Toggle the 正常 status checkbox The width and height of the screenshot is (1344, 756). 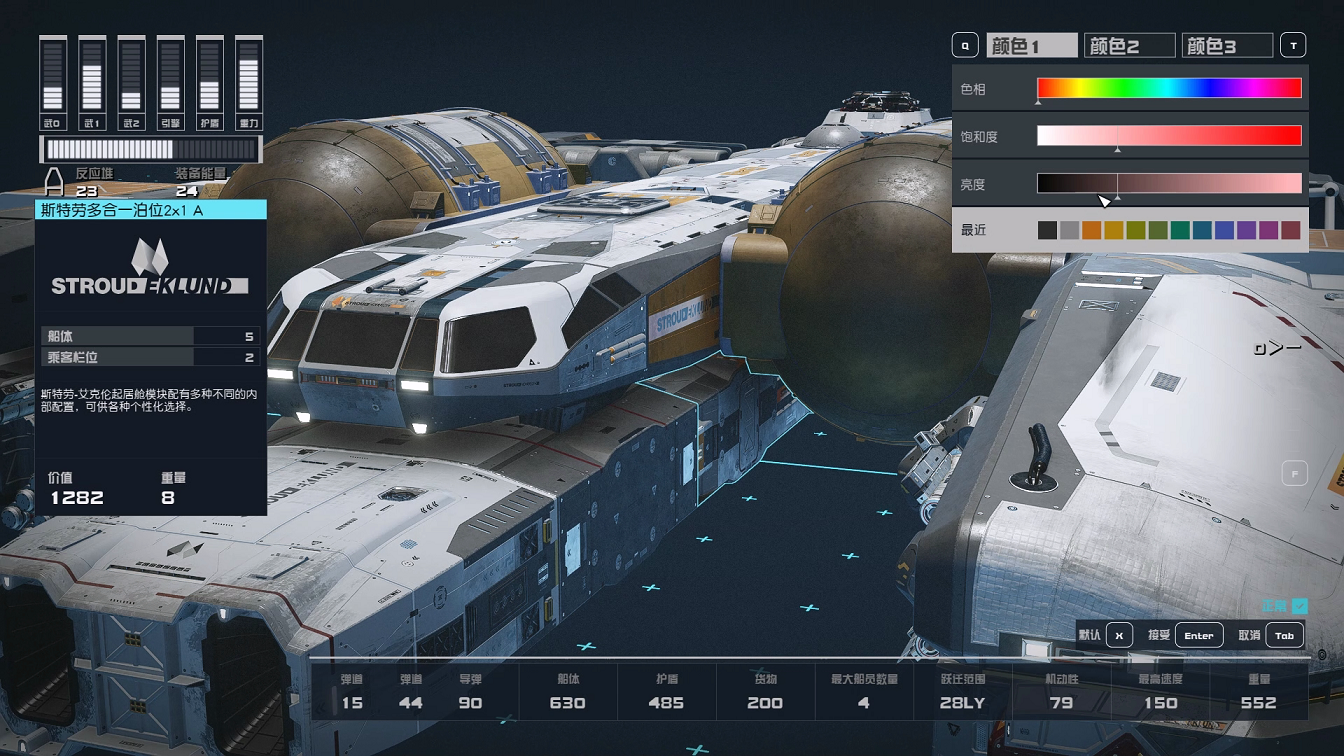tap(1300, 606)
